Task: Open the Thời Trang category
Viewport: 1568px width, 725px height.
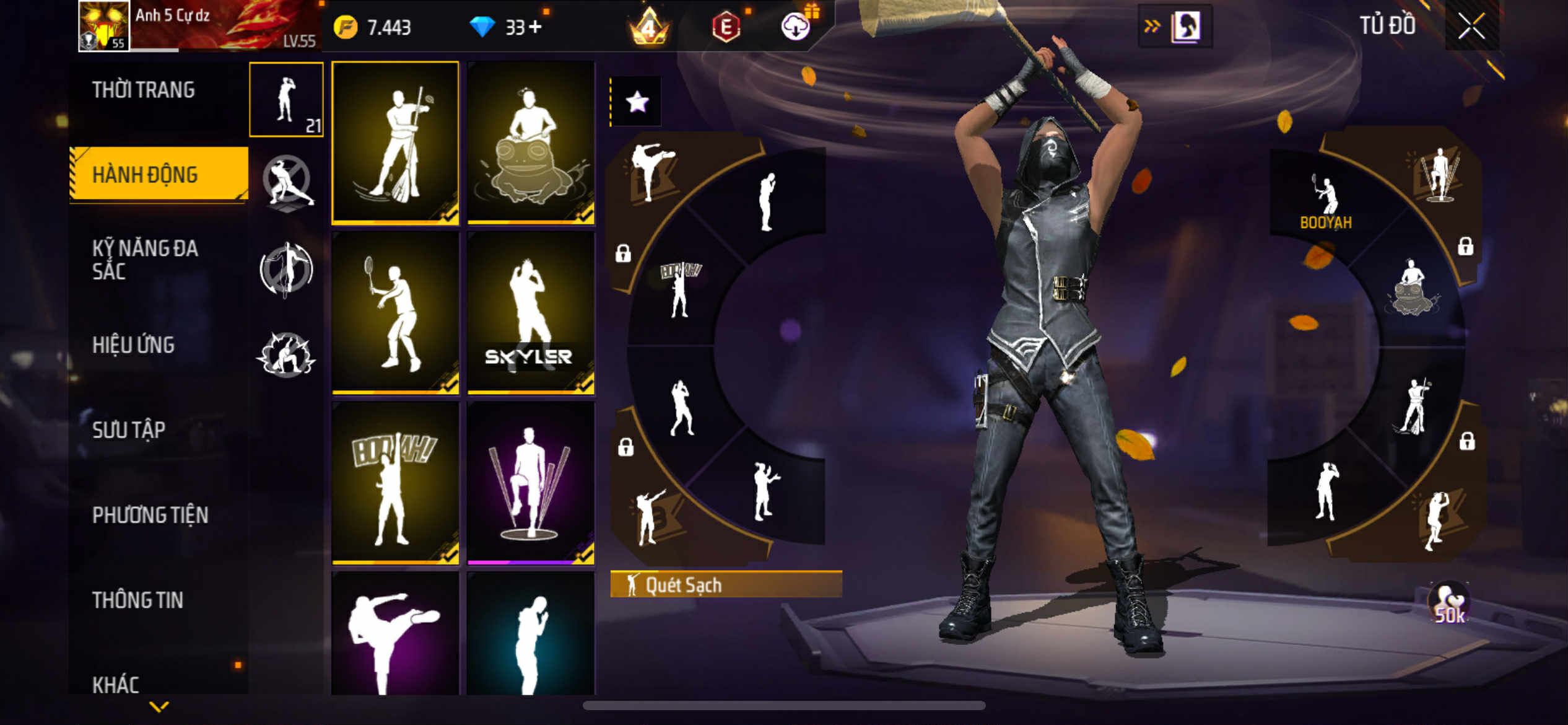Action: tap(144, 90)
